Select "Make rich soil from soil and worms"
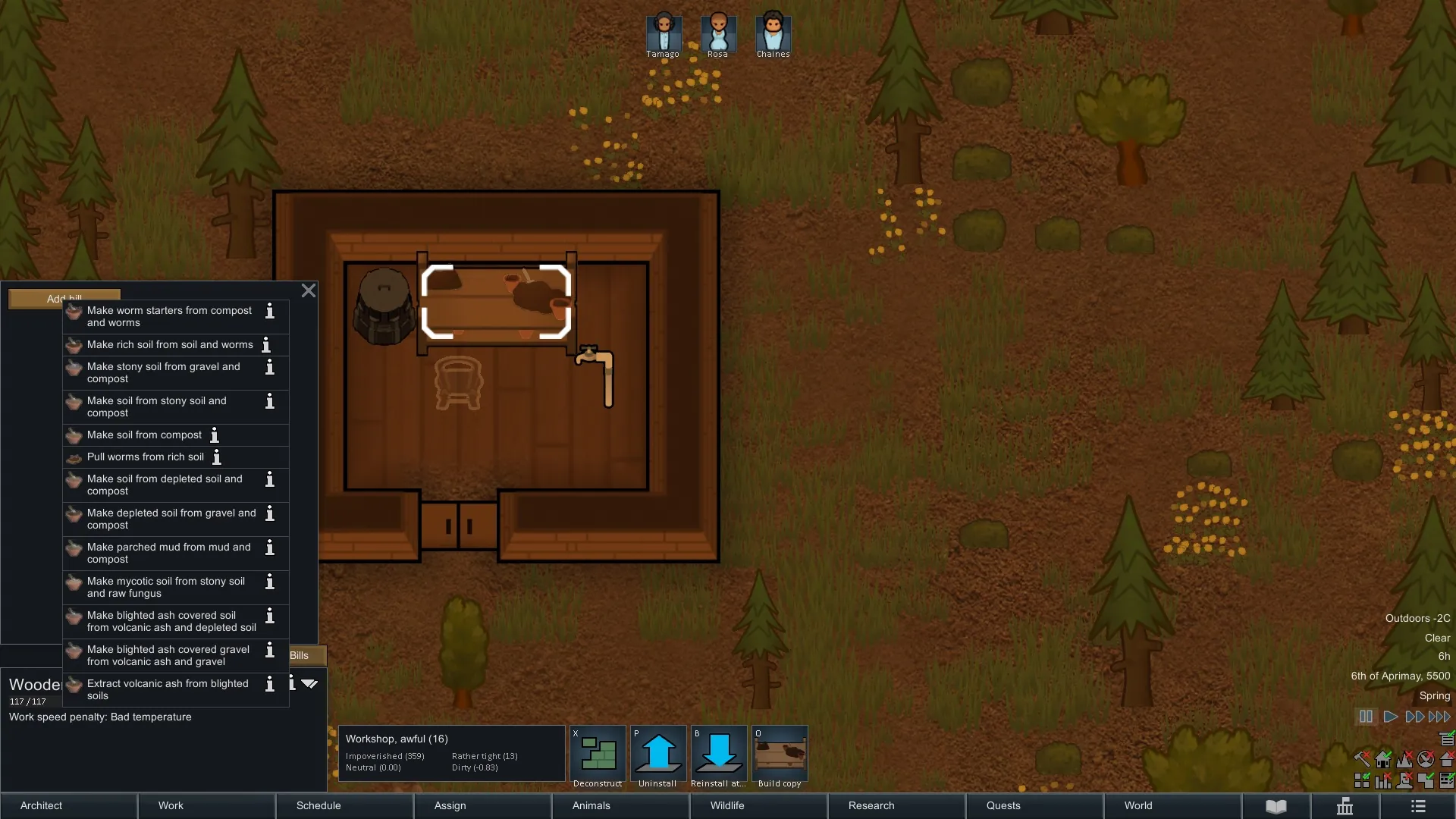 (169, 345)
